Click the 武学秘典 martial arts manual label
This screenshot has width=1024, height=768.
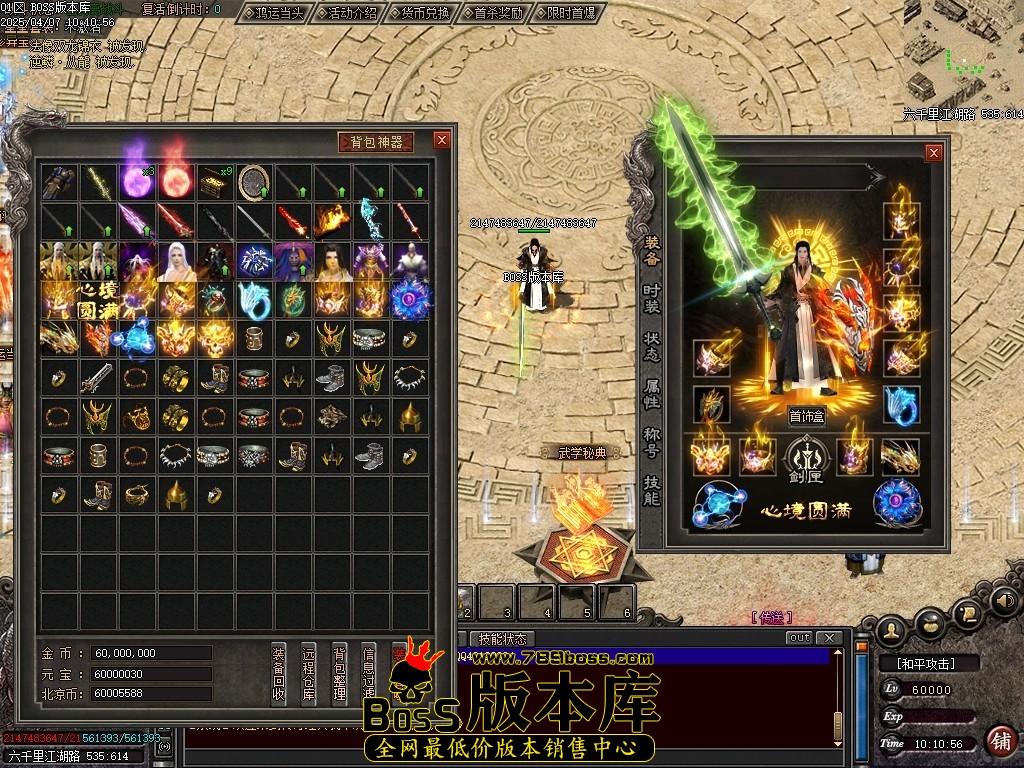tap(581, 453)
